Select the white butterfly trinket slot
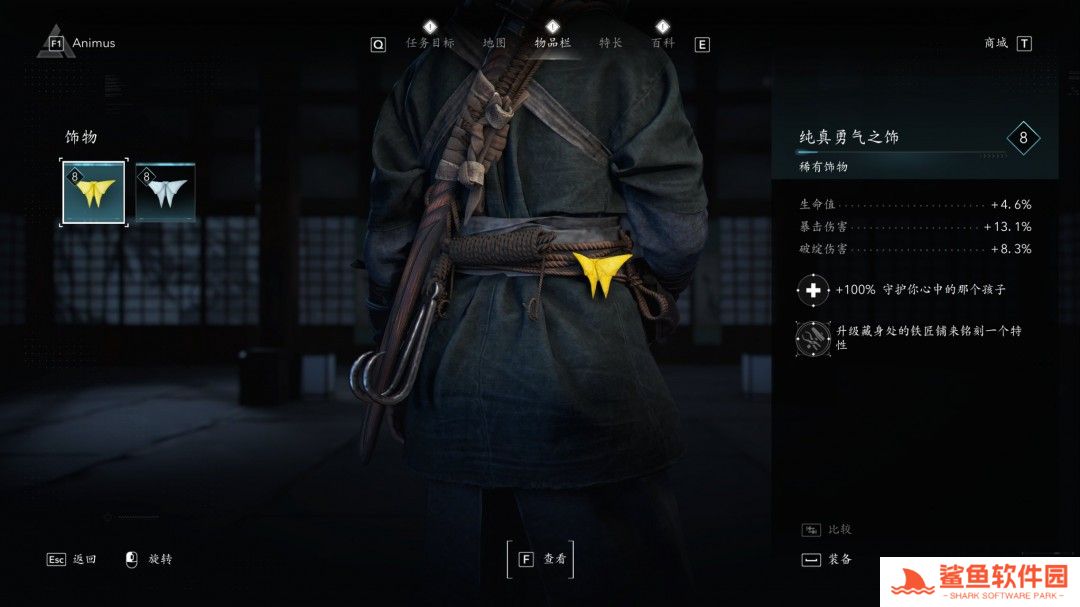Viewport: 1080px width, 607px height. coord(165,193)
